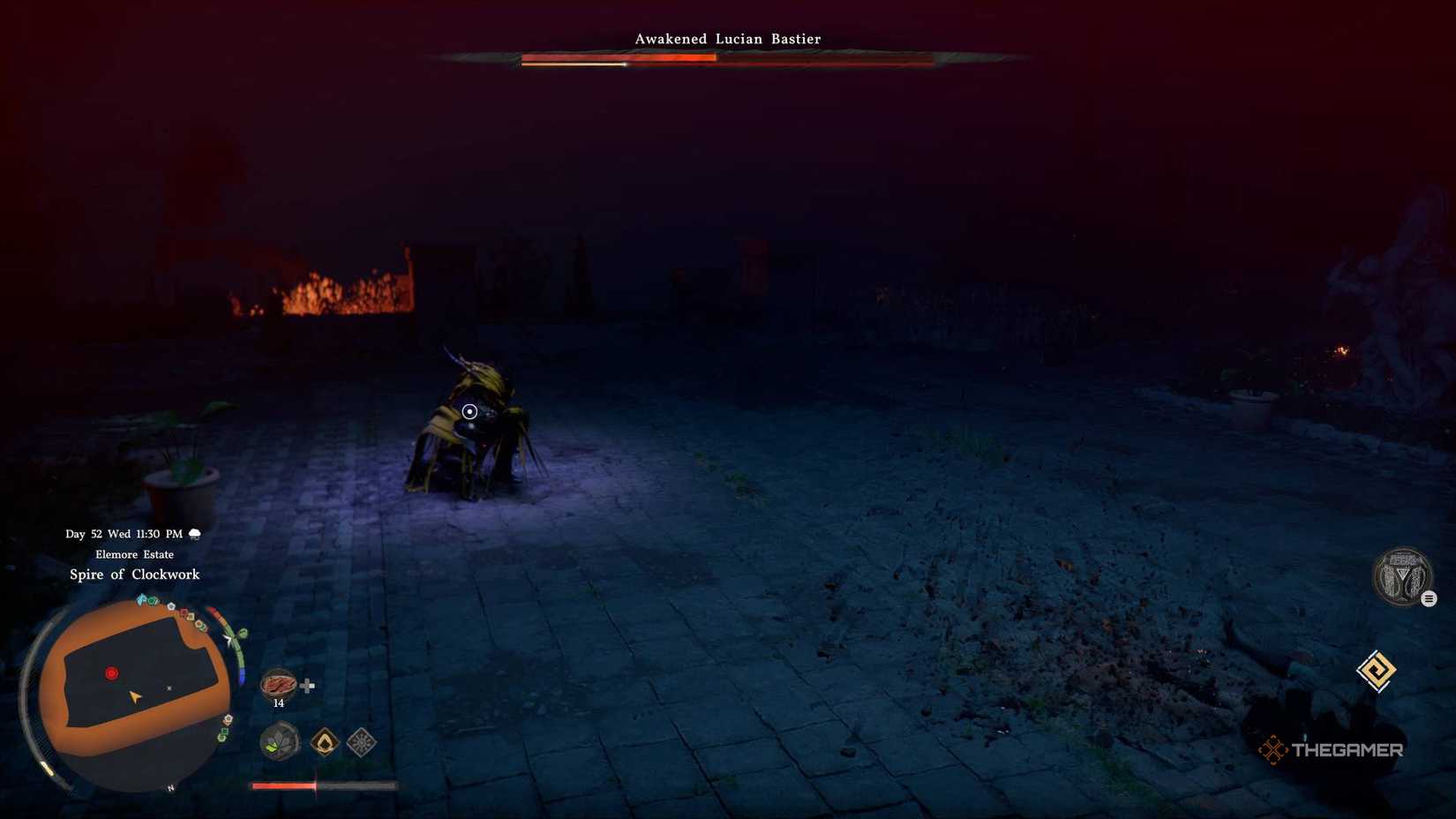
Task: Click the Awakened Lucian Bastier boss name
Action: click(x=726, y=39)
